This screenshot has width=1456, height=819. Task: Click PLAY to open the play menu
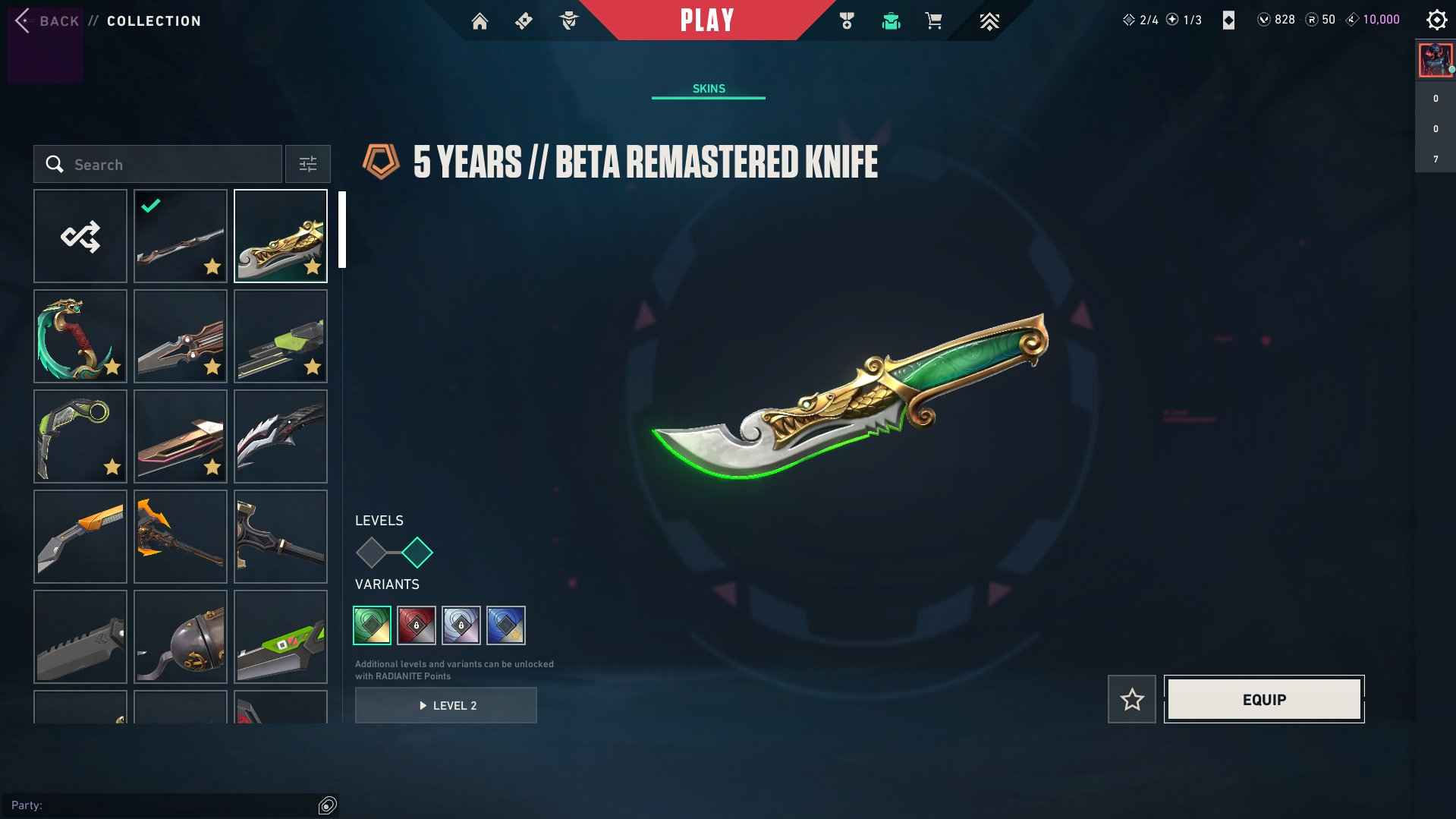707,20
